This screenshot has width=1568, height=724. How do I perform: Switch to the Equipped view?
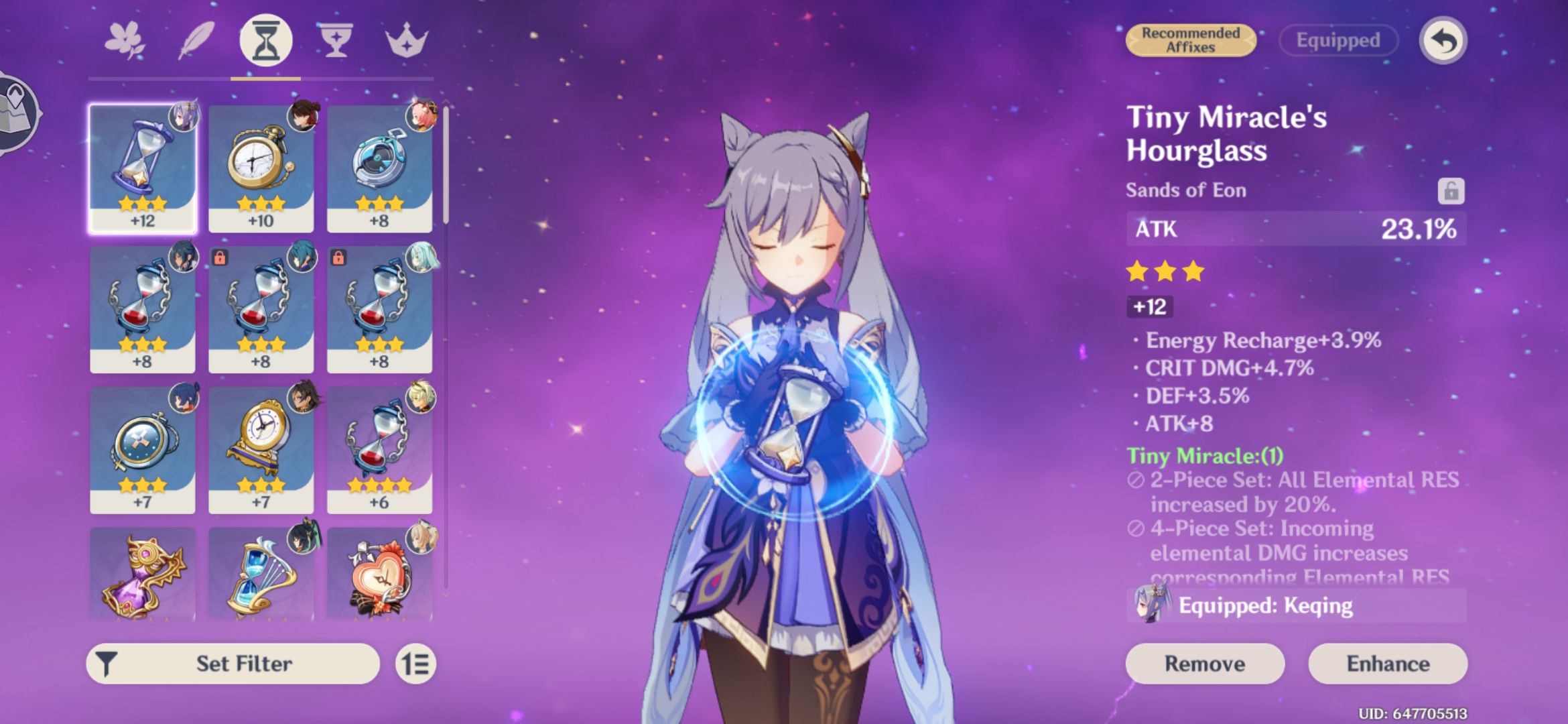click(x=1337, y=40)
